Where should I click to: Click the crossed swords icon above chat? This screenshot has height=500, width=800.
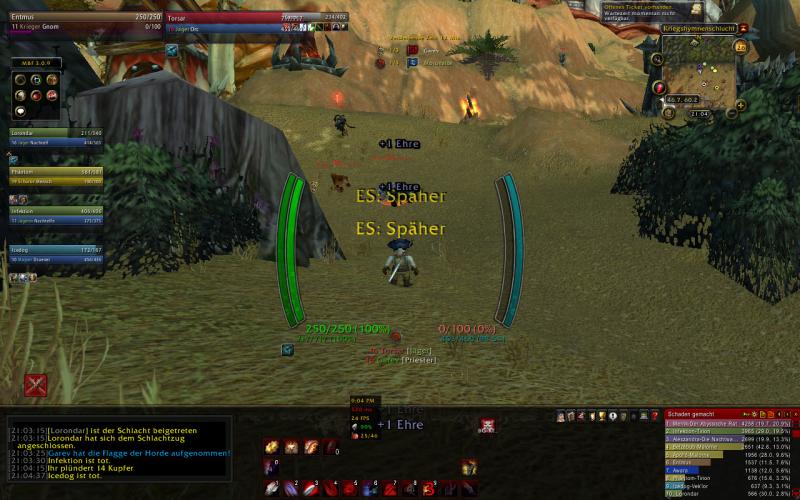(x=36, y=385)
